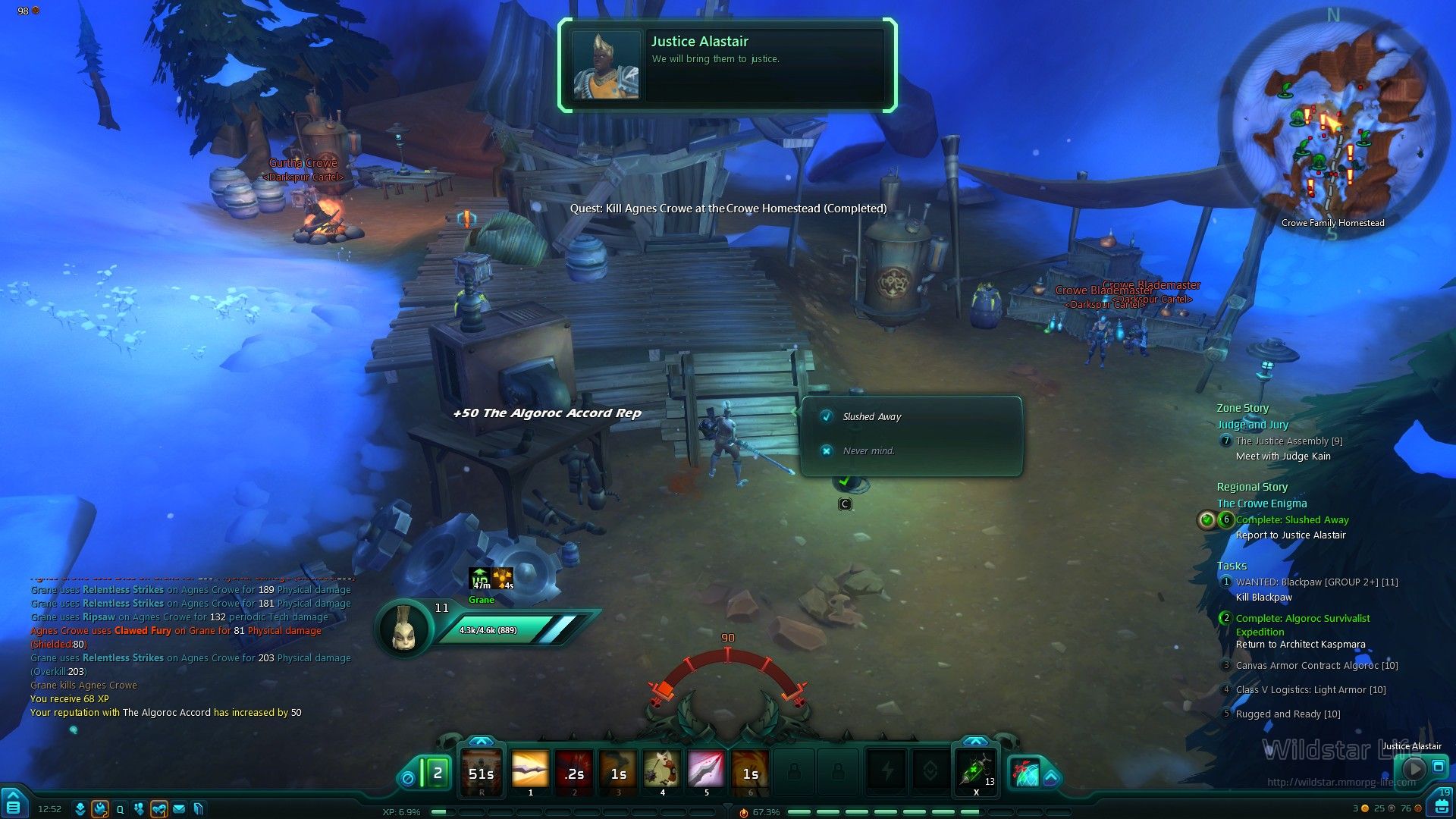Open the mail envelope icon
This screenshot has height=819, width=1456.
coord(179,809)
